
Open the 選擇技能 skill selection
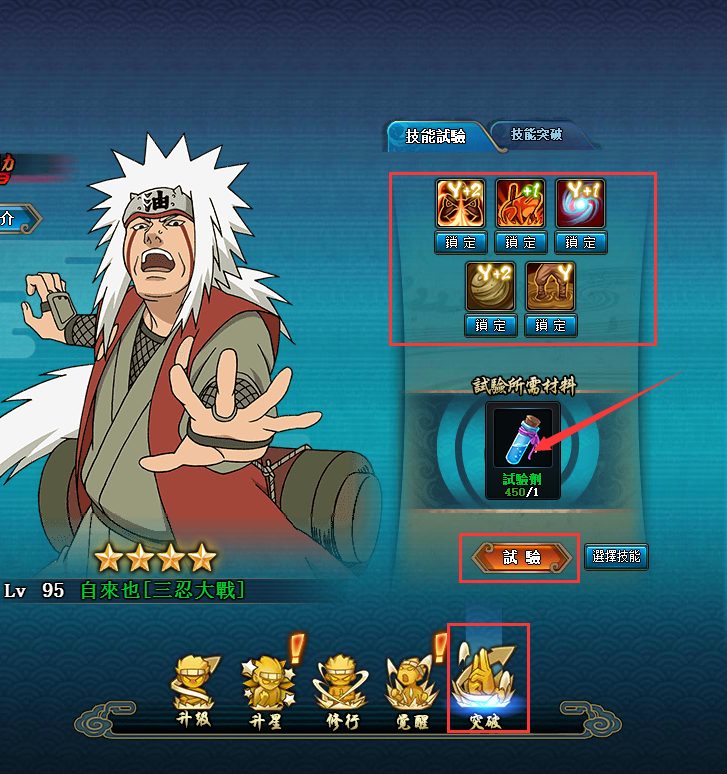coord(616,557)
